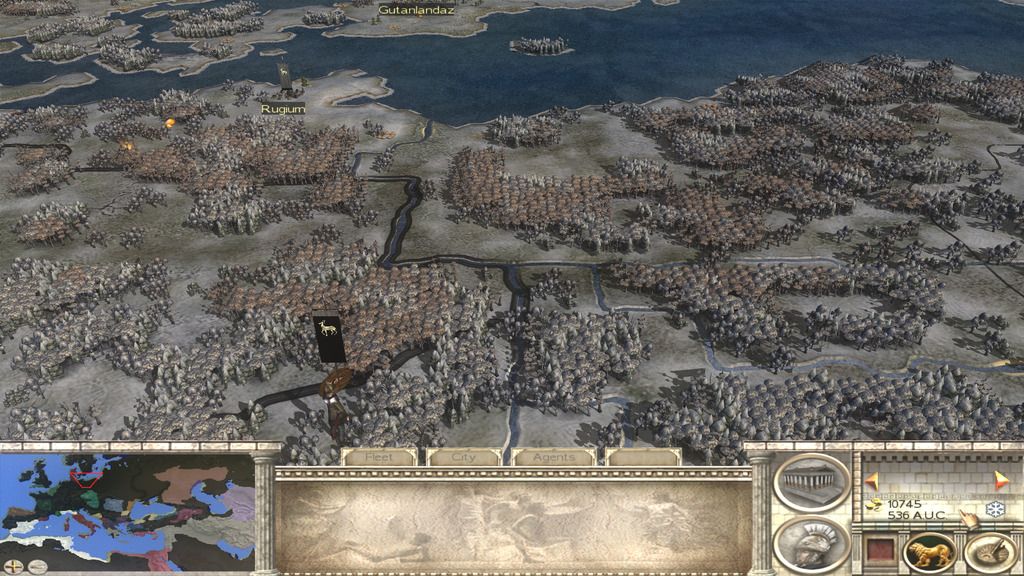This screenshot has width=1024, height=576.
Task: Open the City tab
Action: coord(464,457)
